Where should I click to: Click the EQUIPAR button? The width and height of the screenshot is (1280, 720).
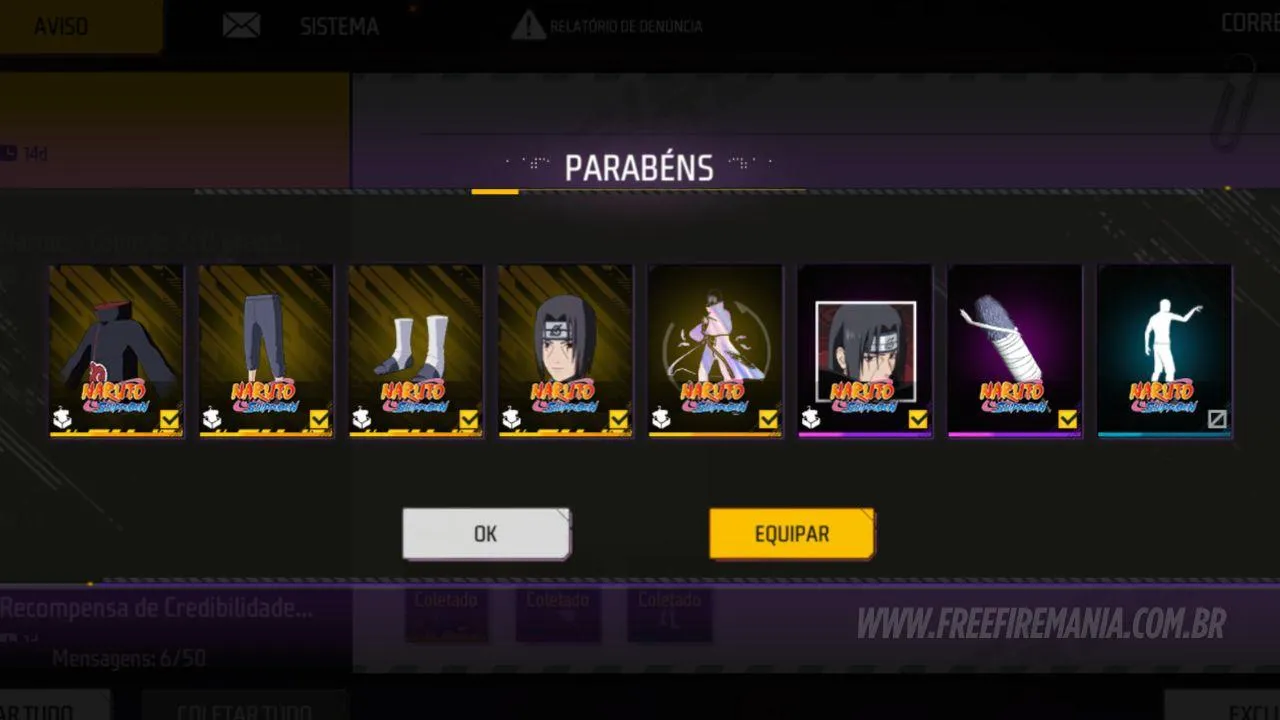(x=791, y=533)
